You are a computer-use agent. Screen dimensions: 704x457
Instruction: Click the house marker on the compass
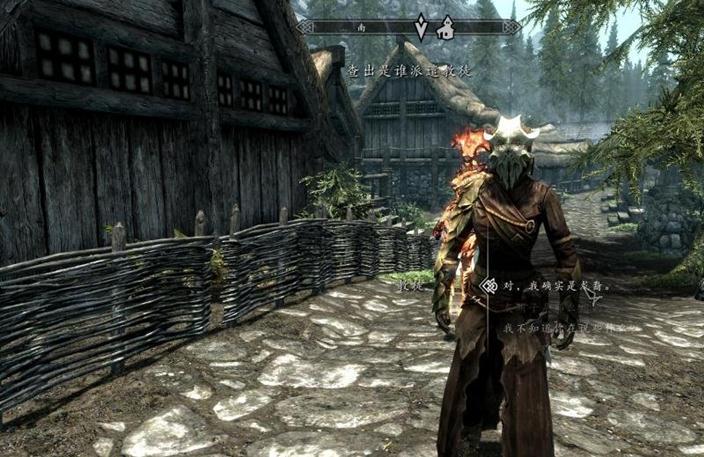(445, 28)
